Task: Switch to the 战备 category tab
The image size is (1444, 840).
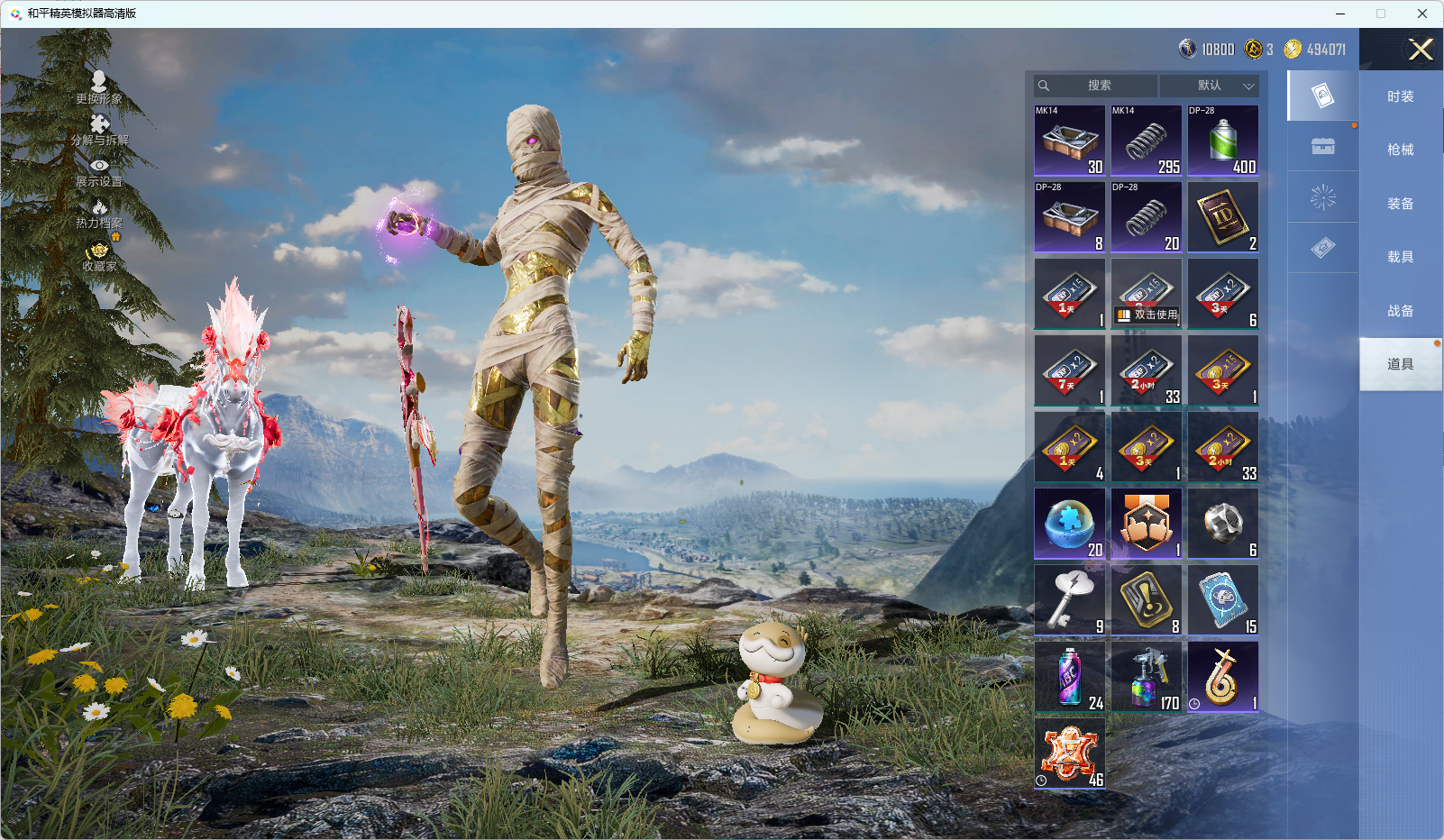Action: 1400,311
